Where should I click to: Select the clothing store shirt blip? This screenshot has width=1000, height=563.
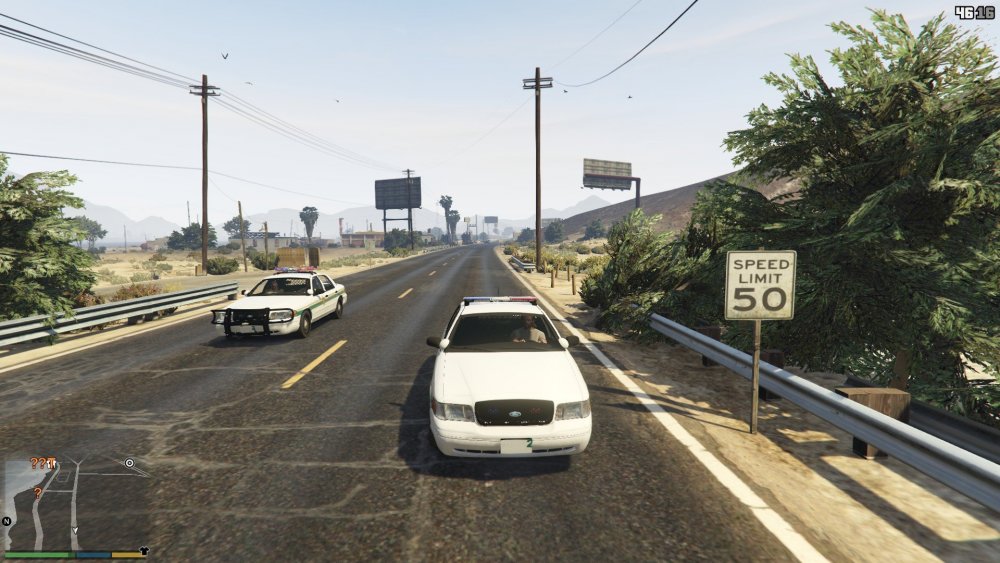pyautogui.click(x=144, y=550)
